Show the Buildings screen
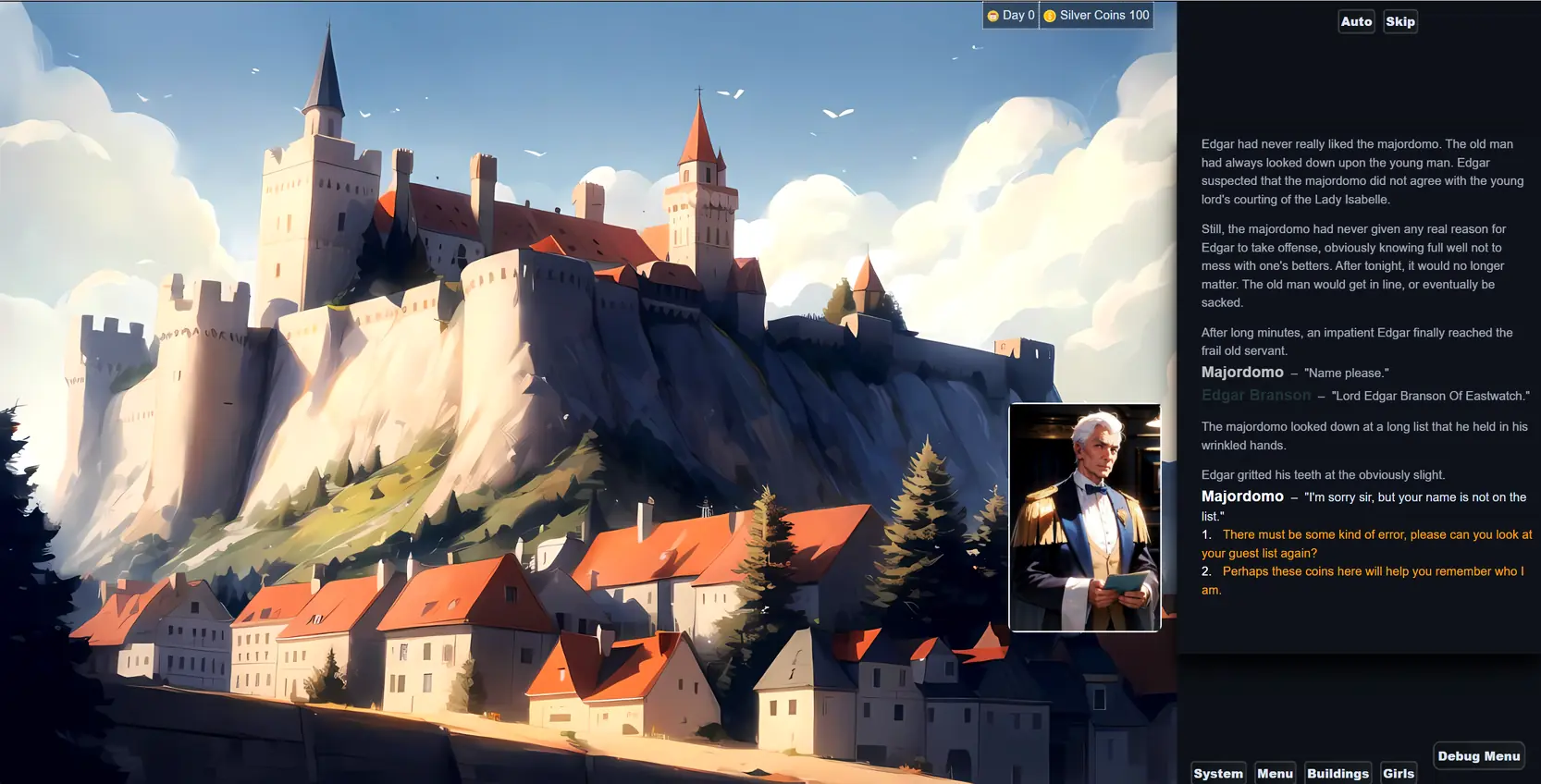 coord(1338,773)
